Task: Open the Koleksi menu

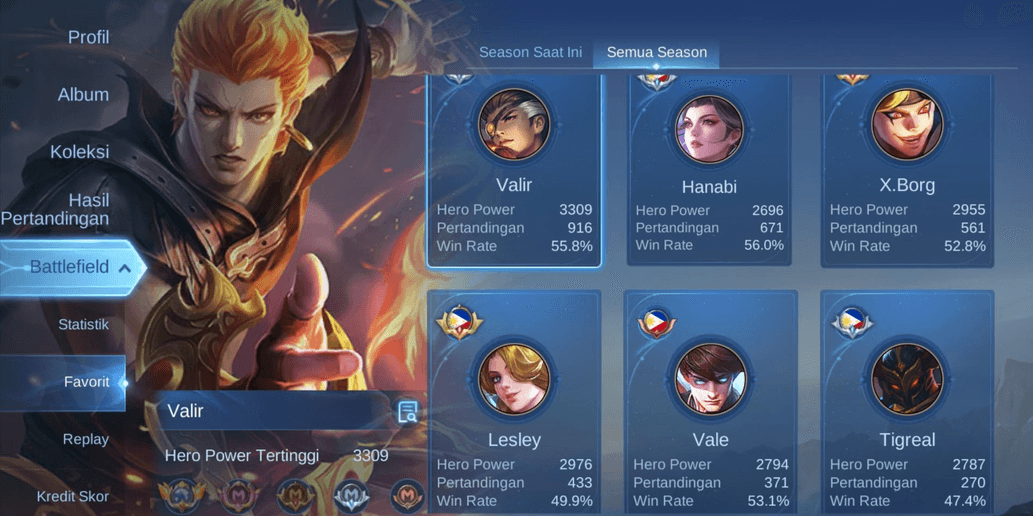Action: point(80,152)
